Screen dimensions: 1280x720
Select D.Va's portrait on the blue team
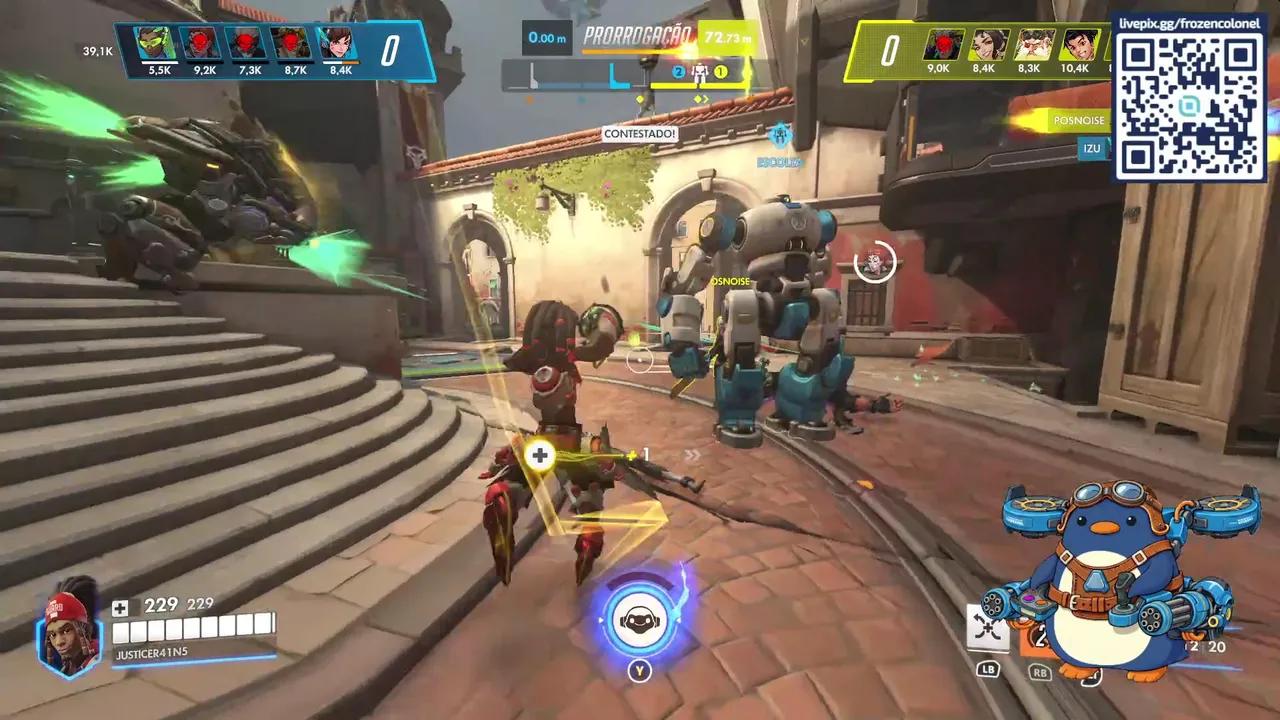pos(338,45)
